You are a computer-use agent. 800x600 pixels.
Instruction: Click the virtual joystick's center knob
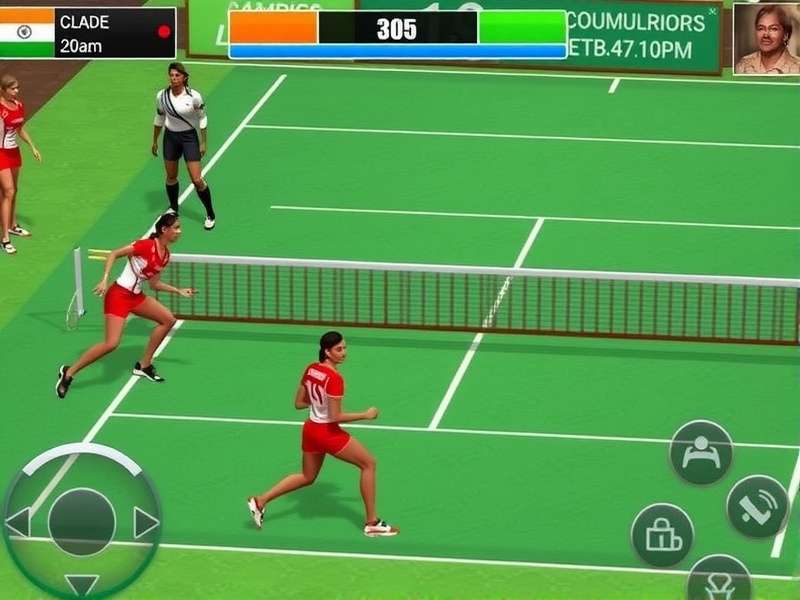coord(81,522)
